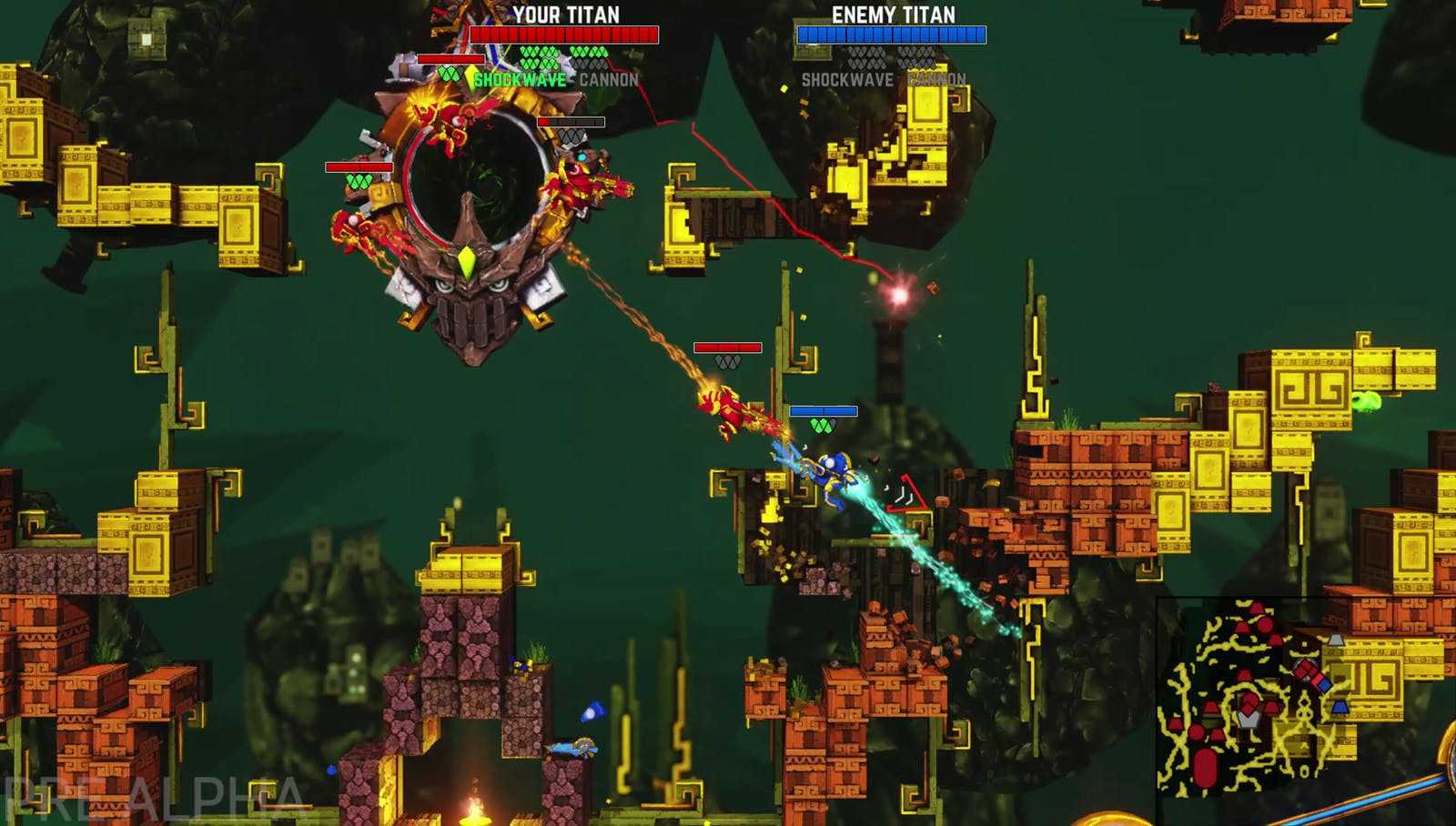Select the enemy titan's Cannon label
The height and width of the screenshot is (826, 1456).
(936, 80)
